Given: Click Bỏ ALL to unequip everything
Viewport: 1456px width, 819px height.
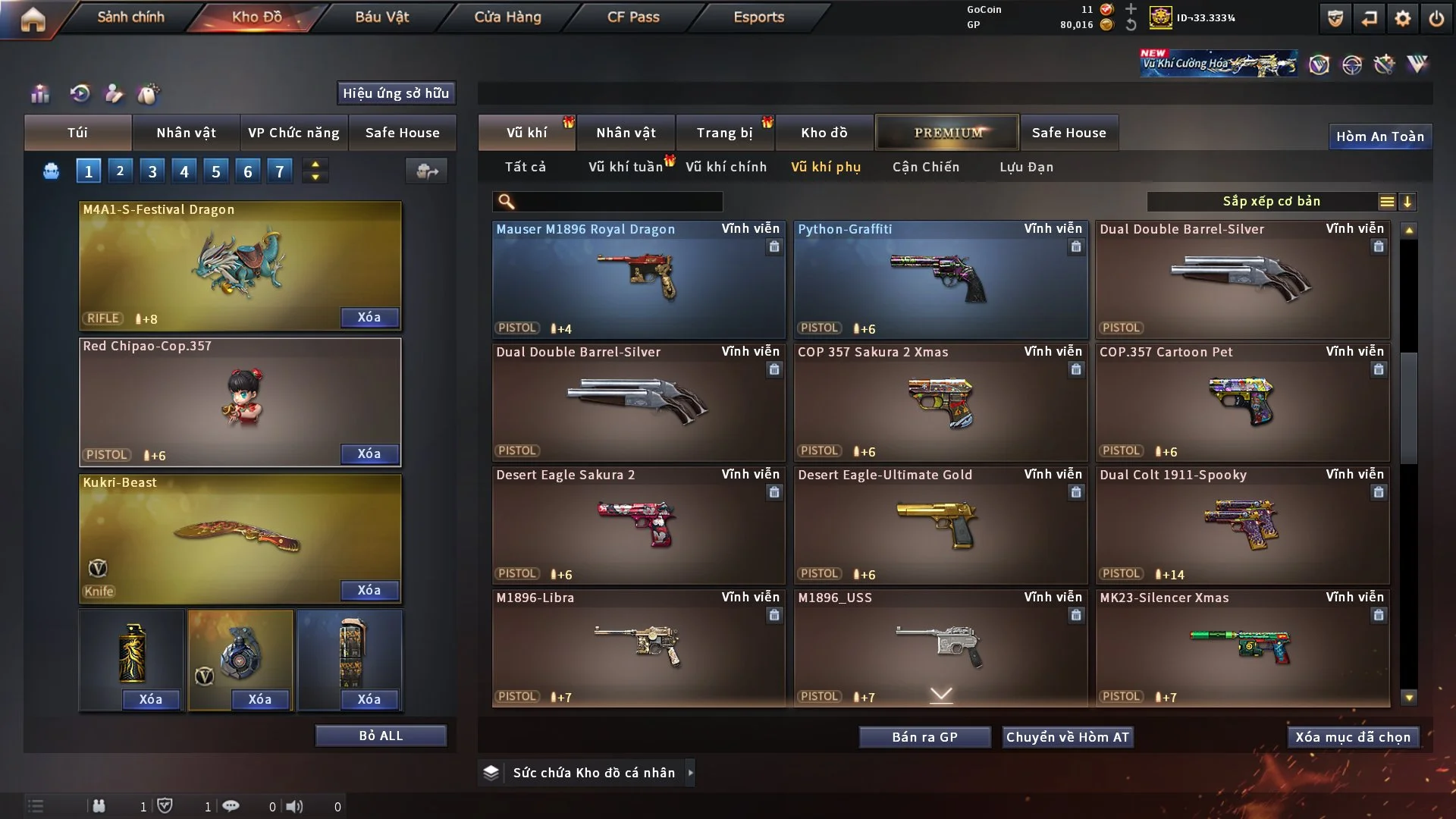Looking at the screenshot, I should click(381, 736).
